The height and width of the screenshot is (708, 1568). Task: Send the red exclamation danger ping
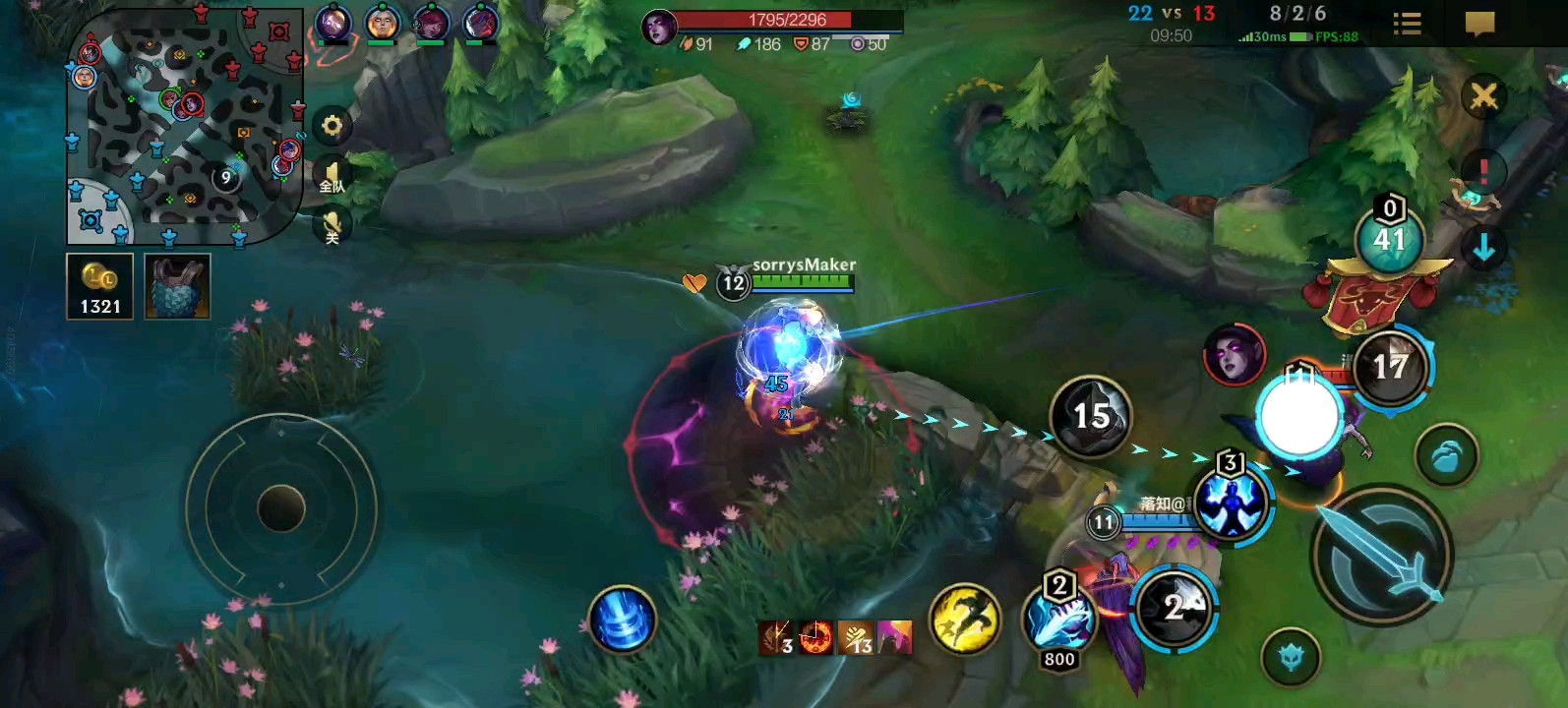tap(1483, 171)
